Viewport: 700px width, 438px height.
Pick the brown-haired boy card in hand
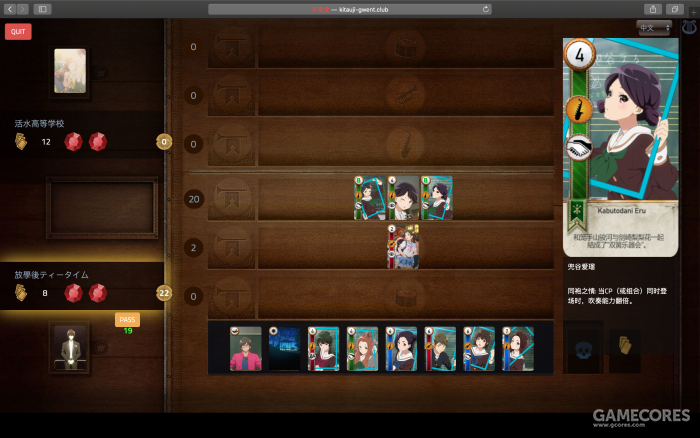440,348
